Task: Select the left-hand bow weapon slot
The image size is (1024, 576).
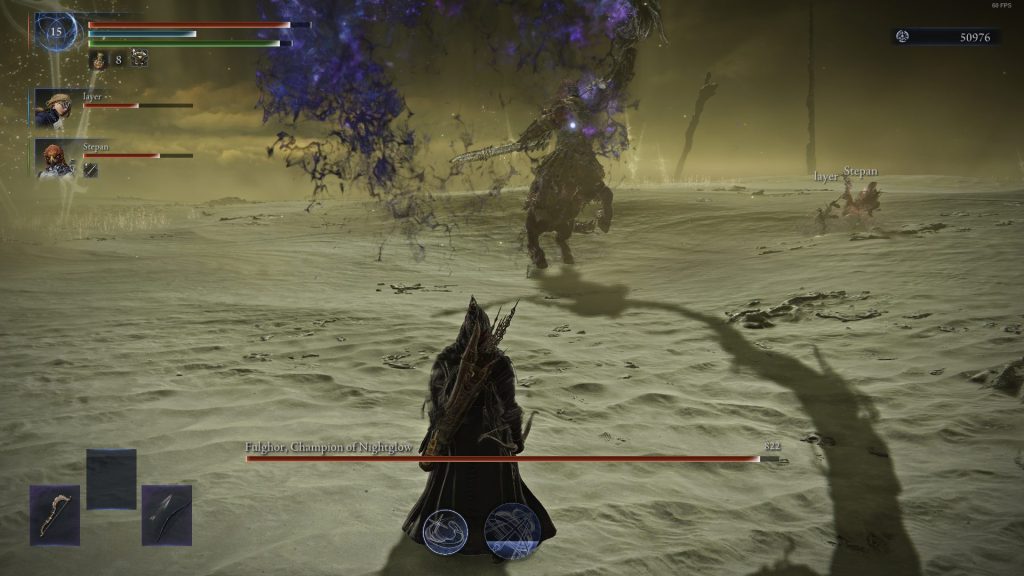Action: (54, 515)
